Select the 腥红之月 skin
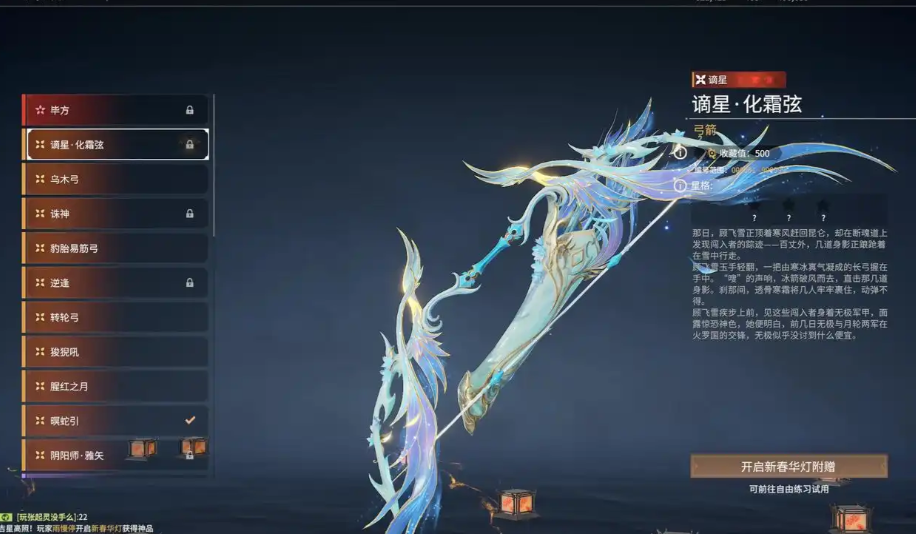Image resolution: width=916 pixels, height=534 pixels. click(x=115, y=386)
